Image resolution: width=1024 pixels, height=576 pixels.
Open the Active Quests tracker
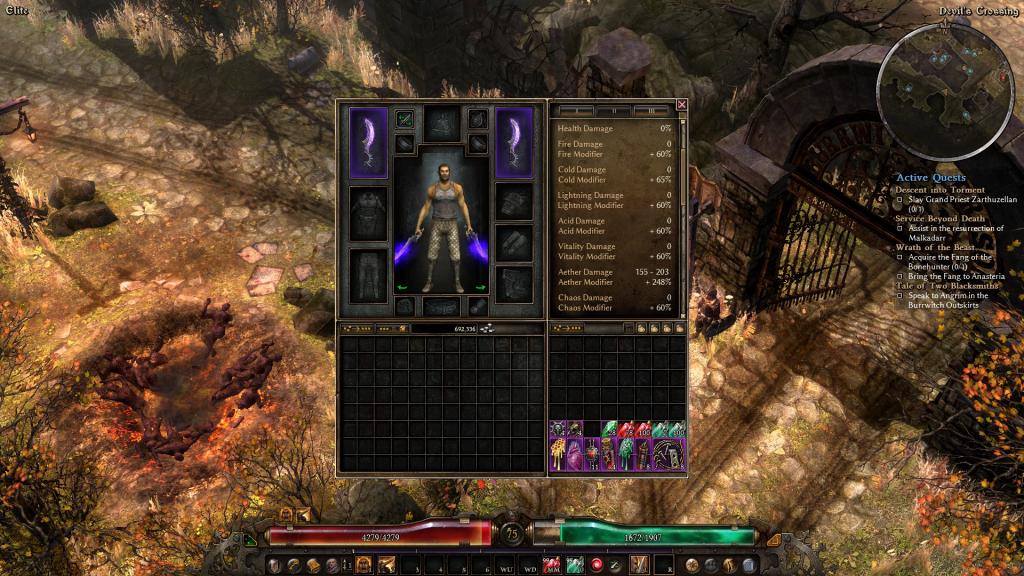tap(930, 178)
